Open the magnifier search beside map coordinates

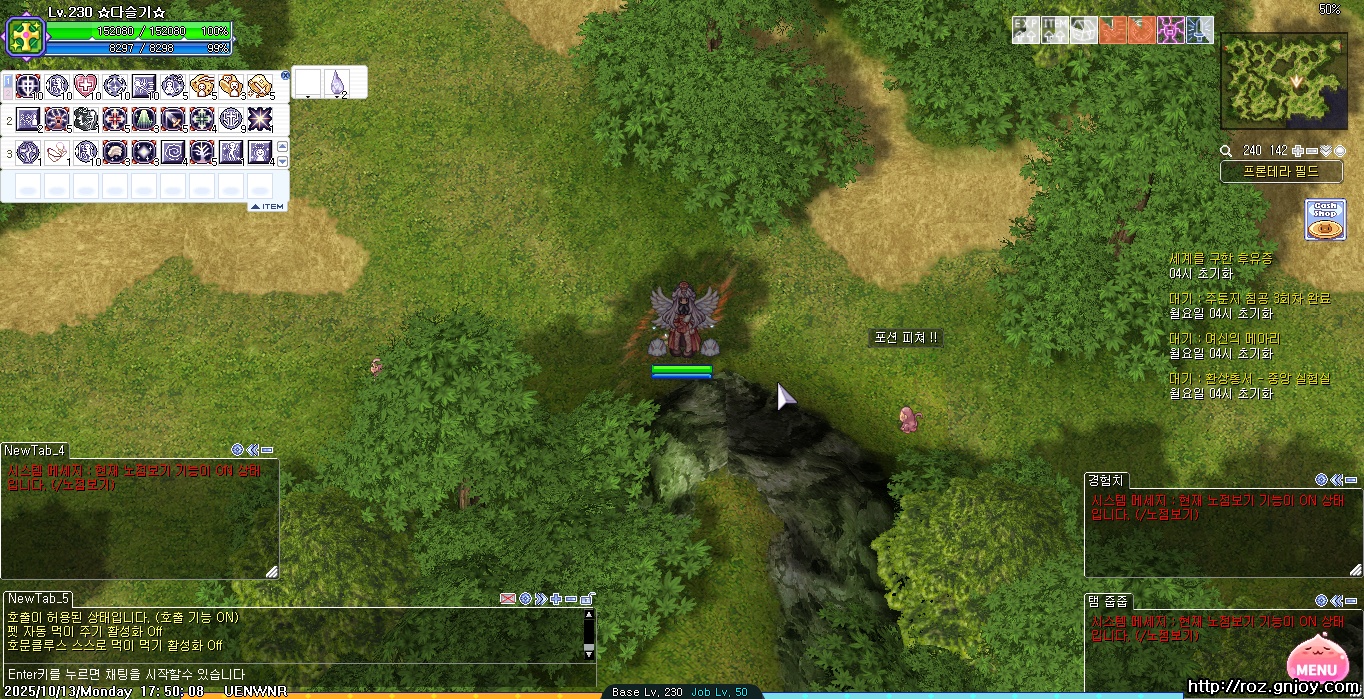click(1226, 151)
